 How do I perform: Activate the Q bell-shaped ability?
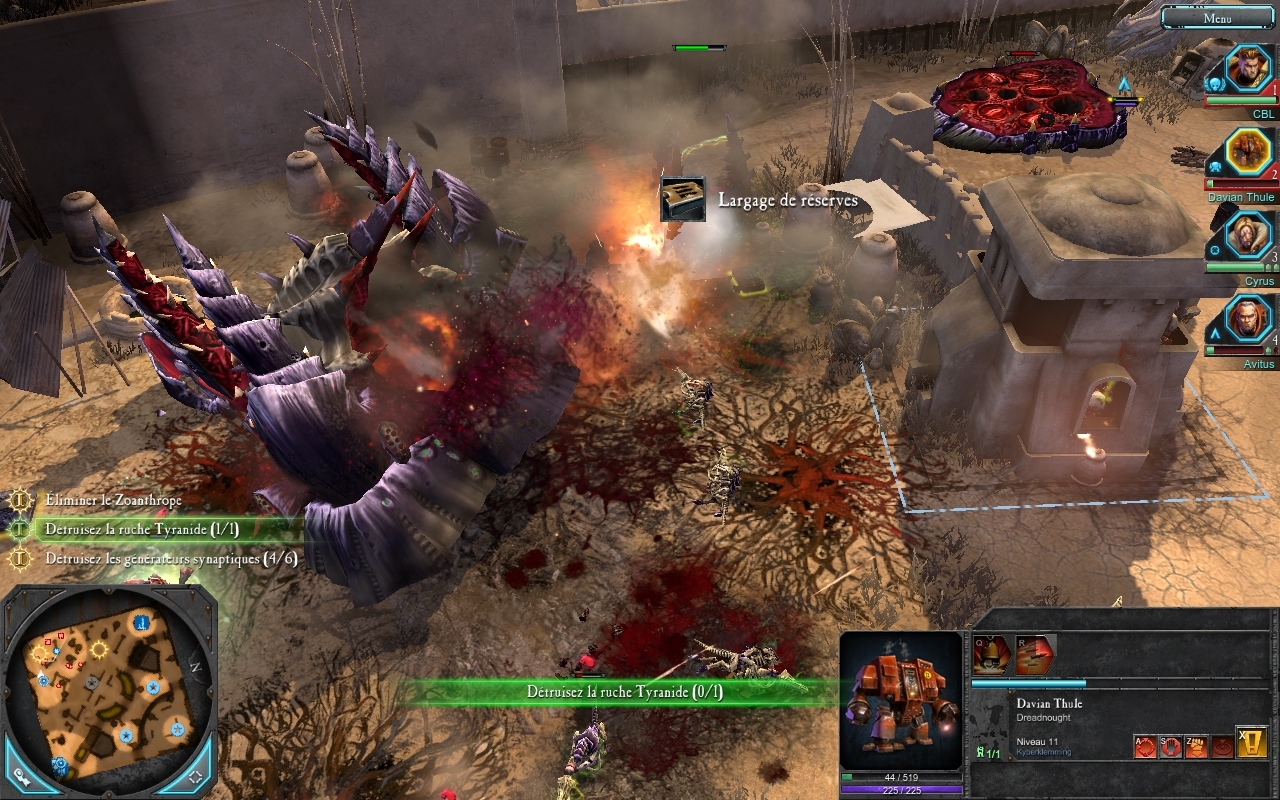pyautogui.click(x=993, y=655)
